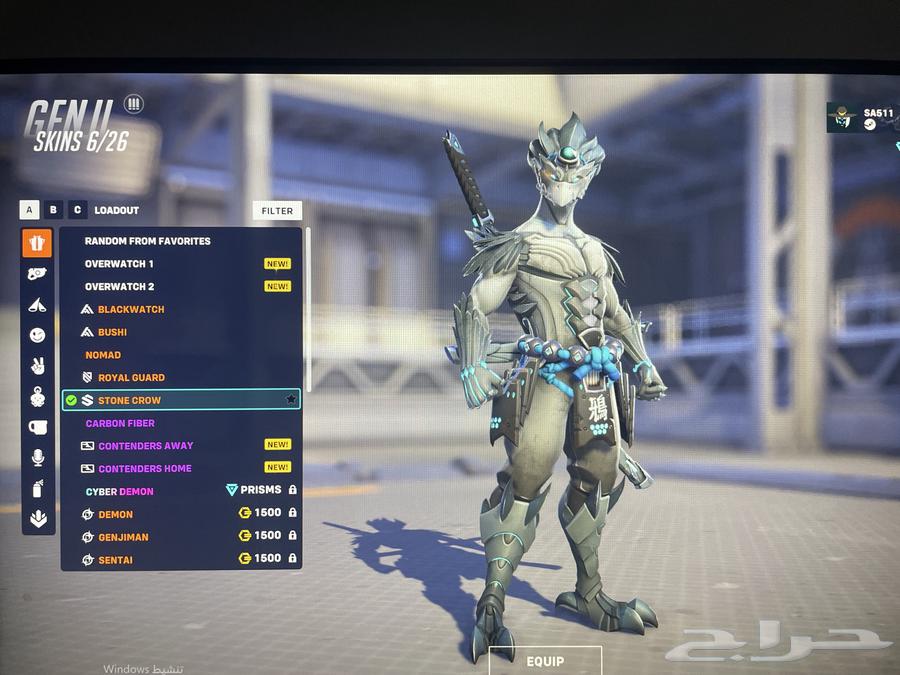
Task: Select the Overwatch 1 skin
Action: click(x=119, y=264)
